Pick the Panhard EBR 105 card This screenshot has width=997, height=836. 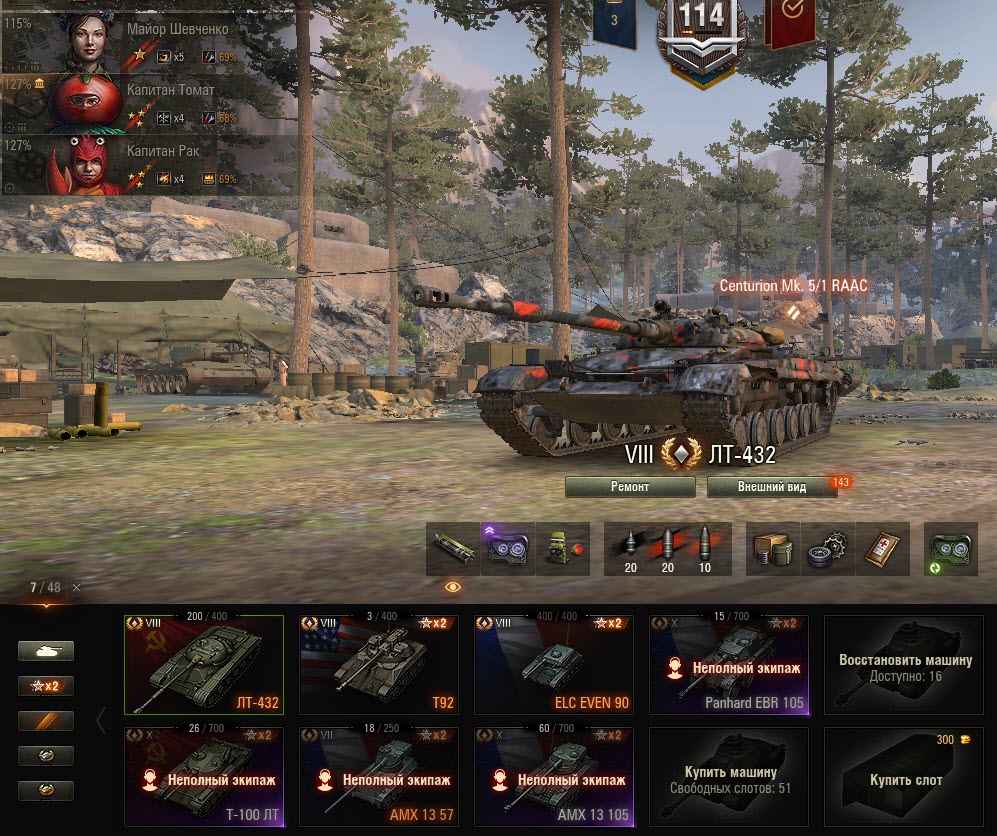[x=729, y=664]
